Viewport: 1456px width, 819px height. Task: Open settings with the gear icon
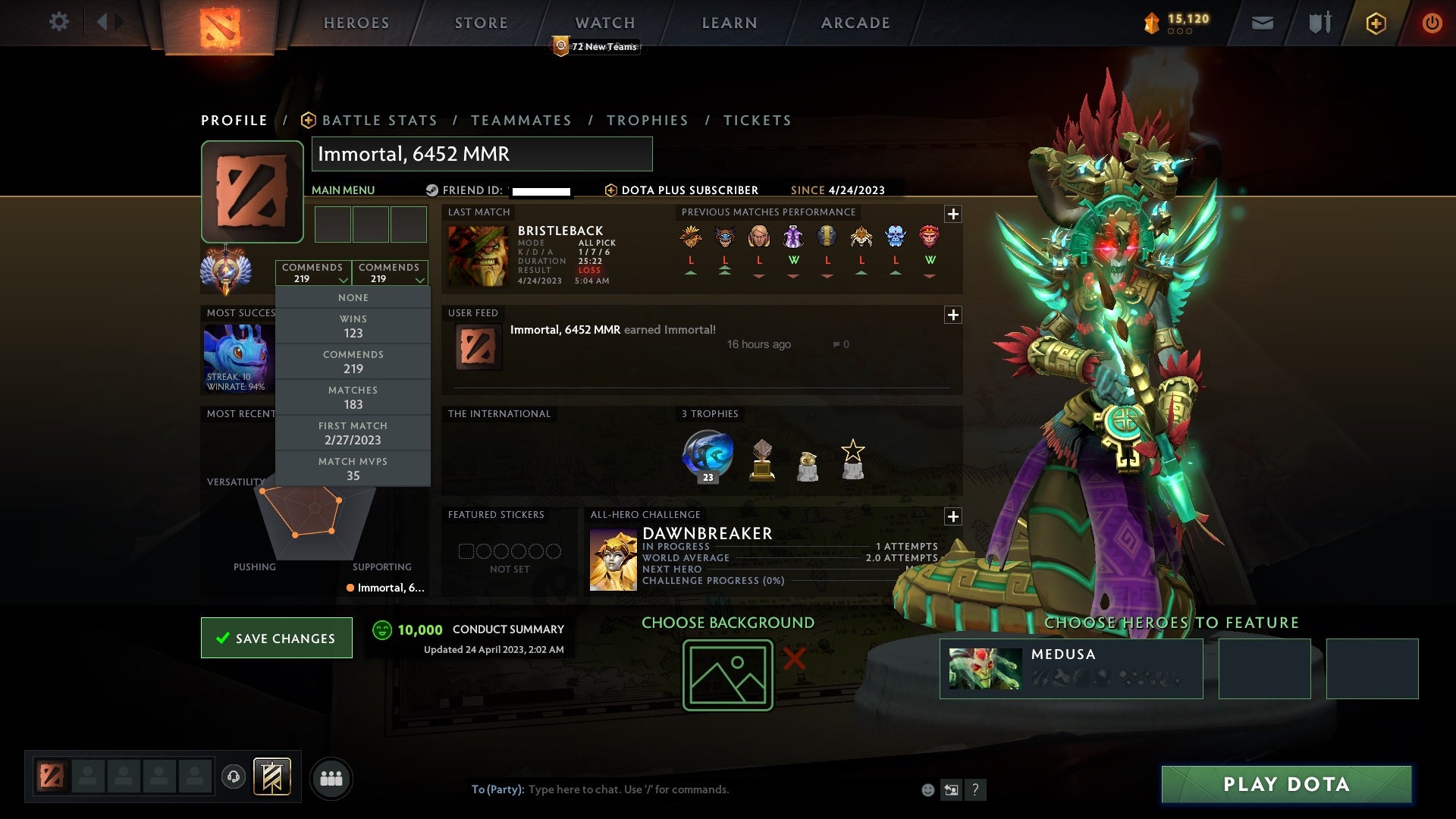pos(59,22)
